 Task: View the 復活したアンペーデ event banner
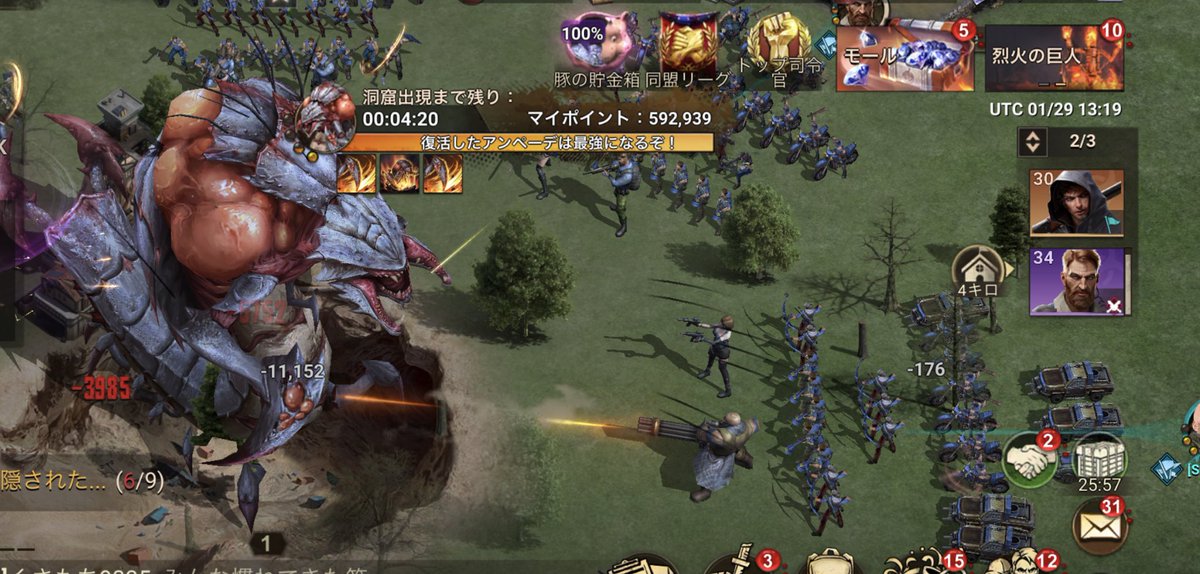[x=528, y=142]
